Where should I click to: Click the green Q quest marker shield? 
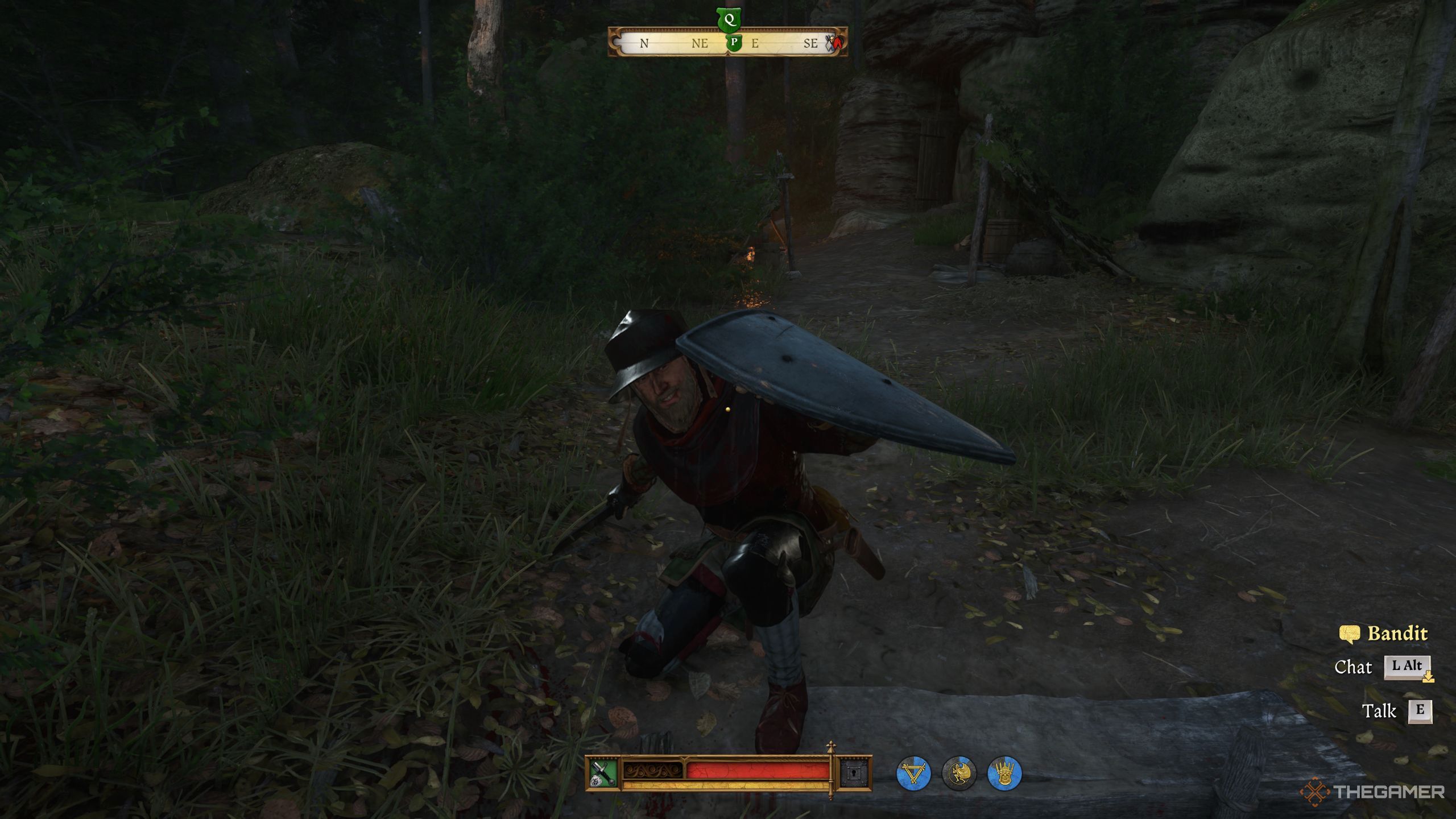pyautogui.click(x=729, y=22)
